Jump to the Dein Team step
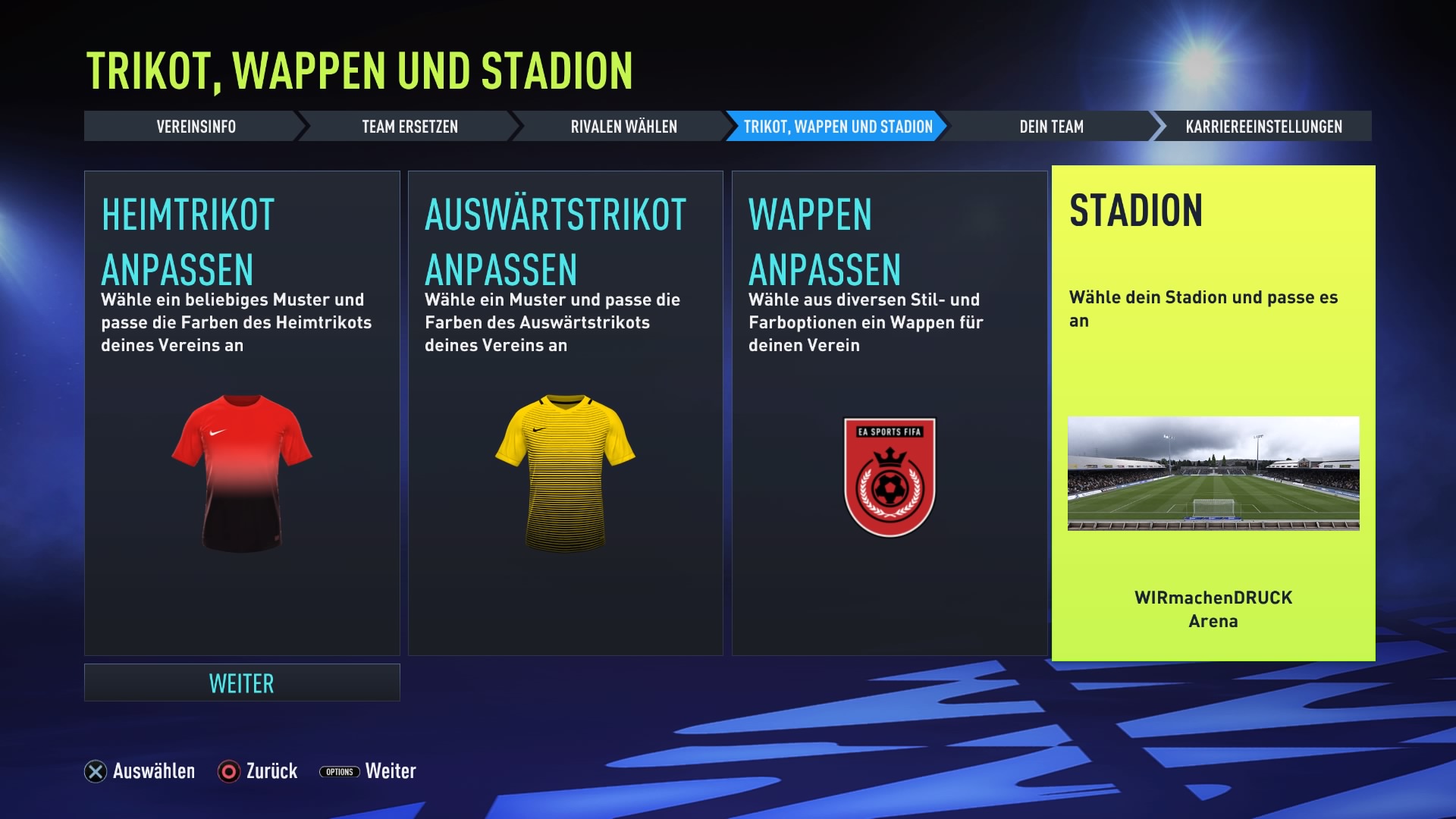This screenshot has width=1456, height=819. click(1051, 127)
